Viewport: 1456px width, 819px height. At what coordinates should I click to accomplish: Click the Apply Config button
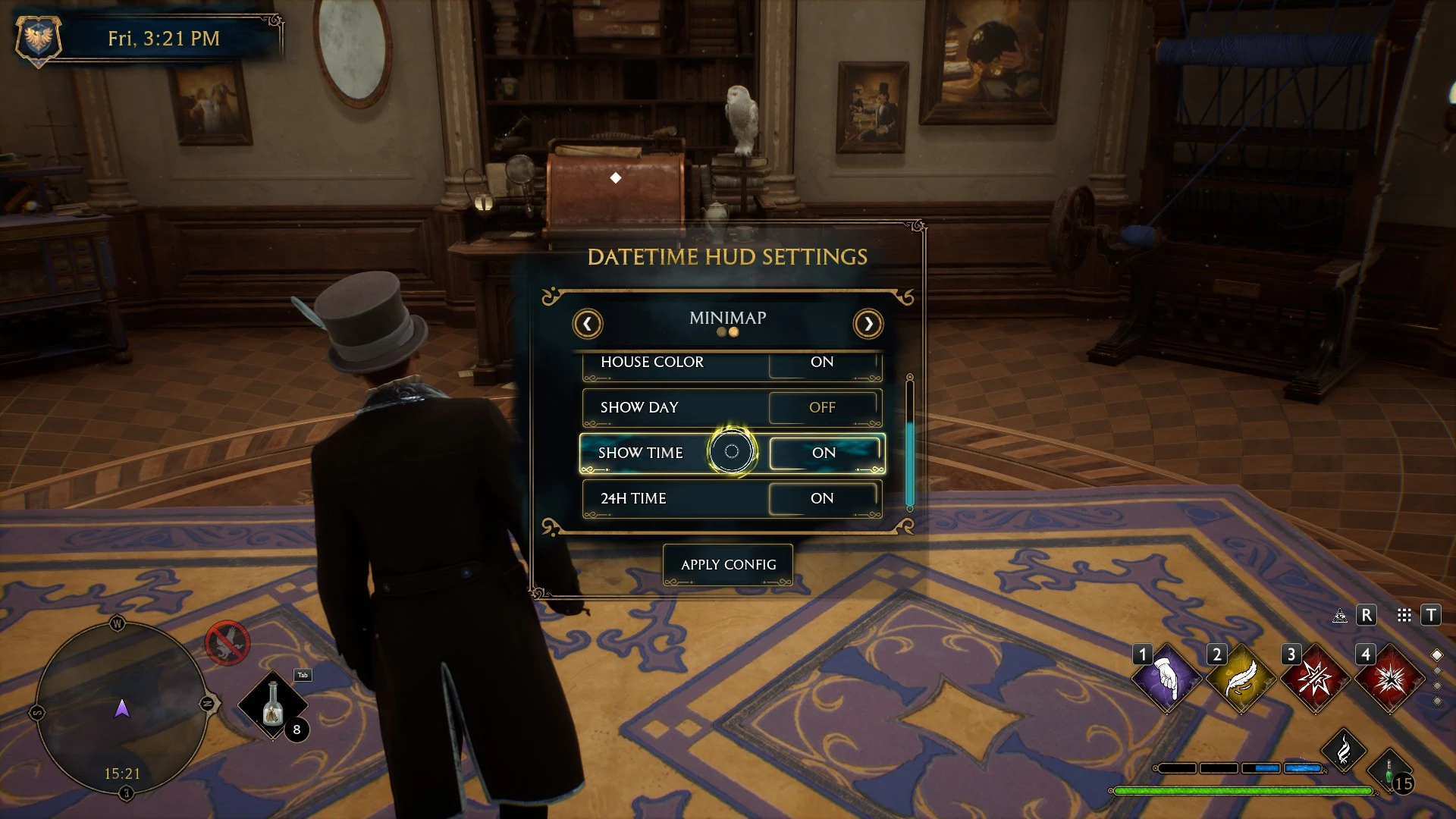coord(728,565)
